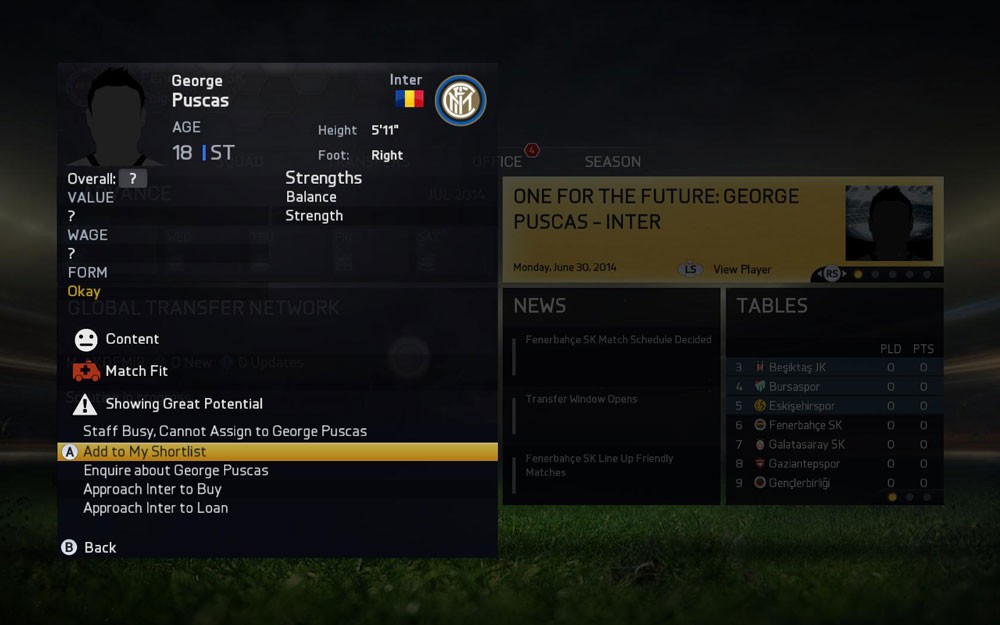Go Back from the player menu
The width and height of the screenshot is (1000, 625).
pos(99,548)
